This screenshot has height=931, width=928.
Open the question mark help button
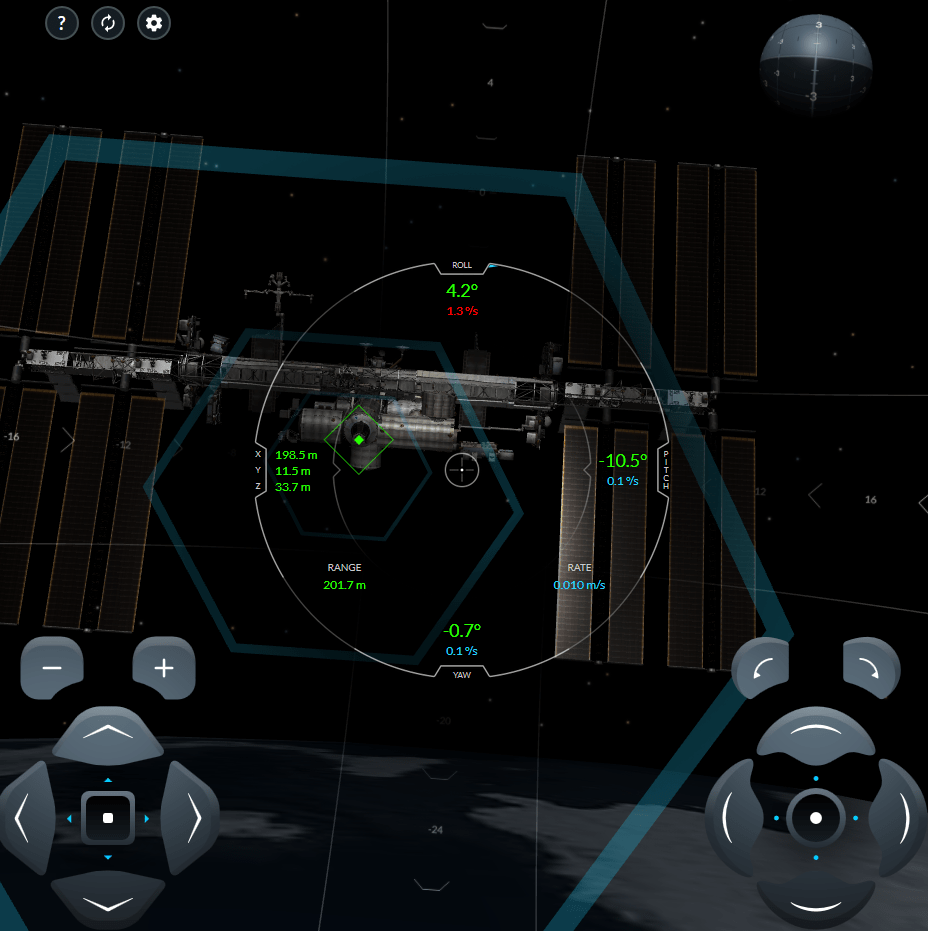61,23
